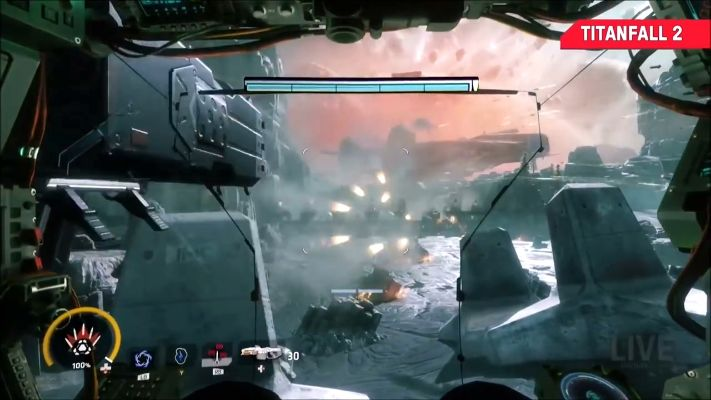Trigger the blue vortex swirl ability
Viewport: 711px width, 400px height.
(x=142, y=357)
